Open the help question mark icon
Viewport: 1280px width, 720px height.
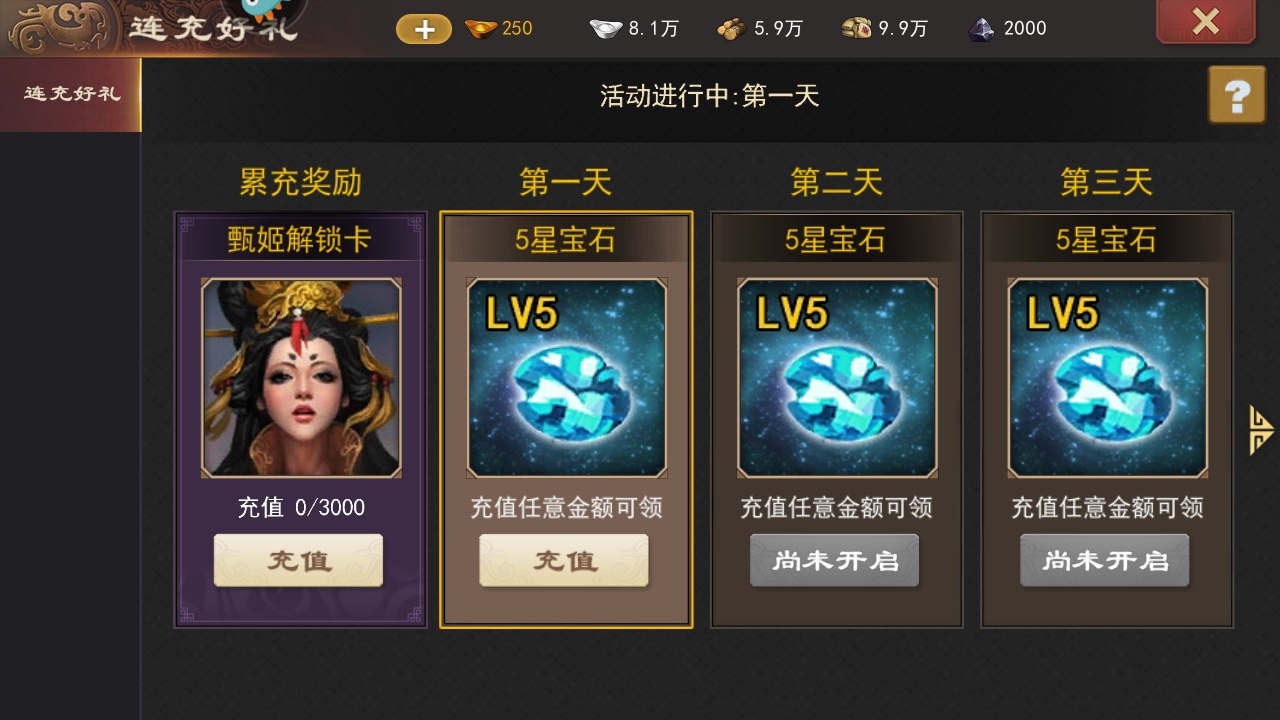point(1240,94)
